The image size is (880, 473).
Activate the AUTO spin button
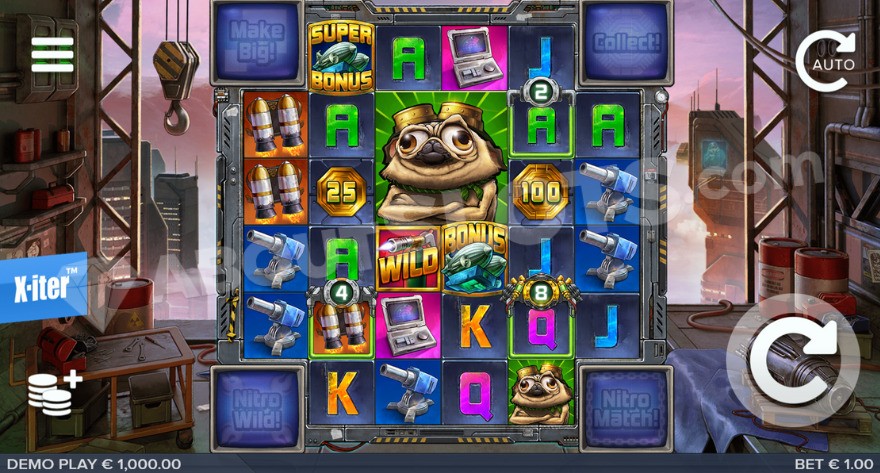coord(827,62)
